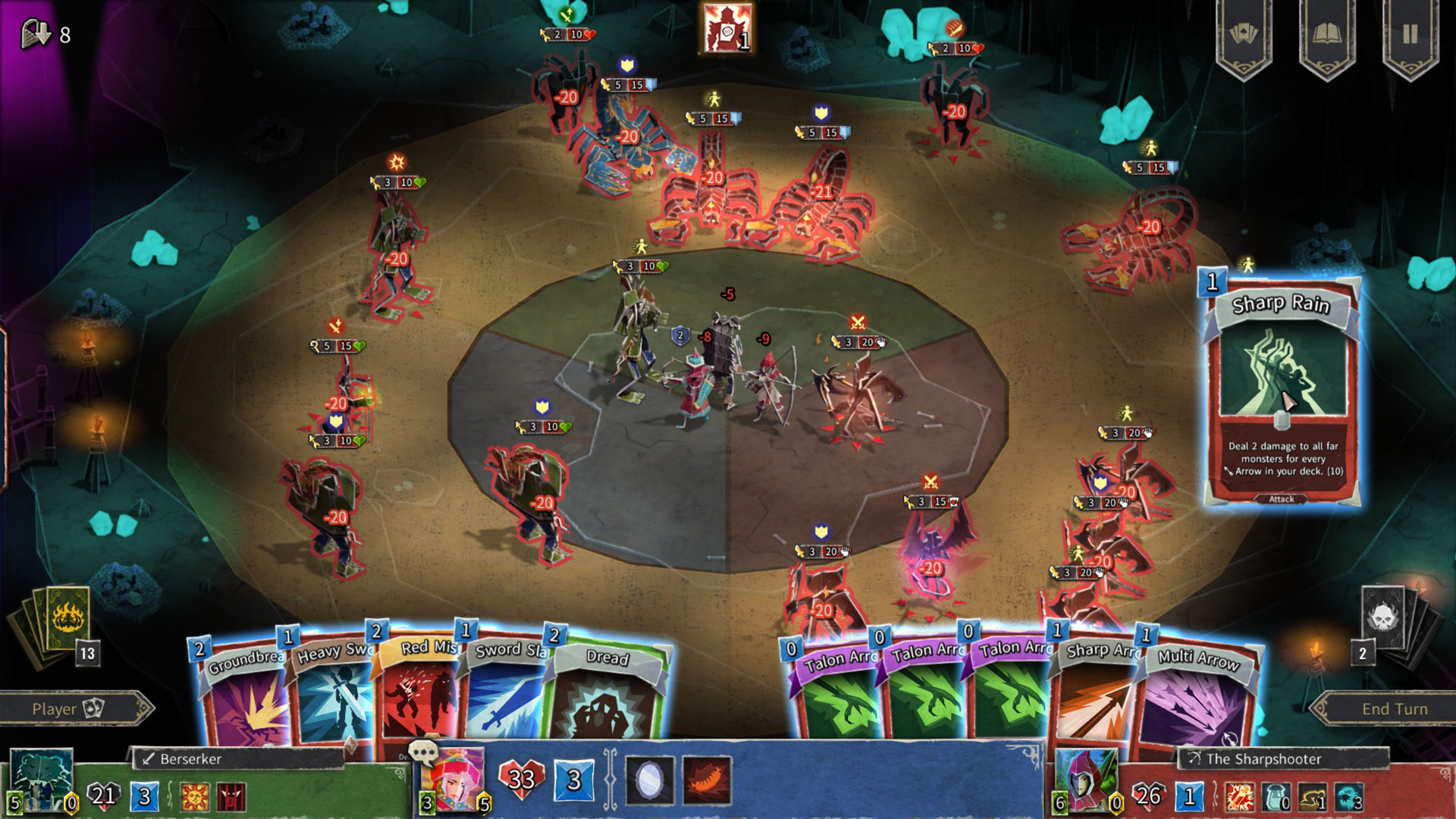Pause the game
The height and width of the screenshot is (819, 1456).
coord(1410,35)
